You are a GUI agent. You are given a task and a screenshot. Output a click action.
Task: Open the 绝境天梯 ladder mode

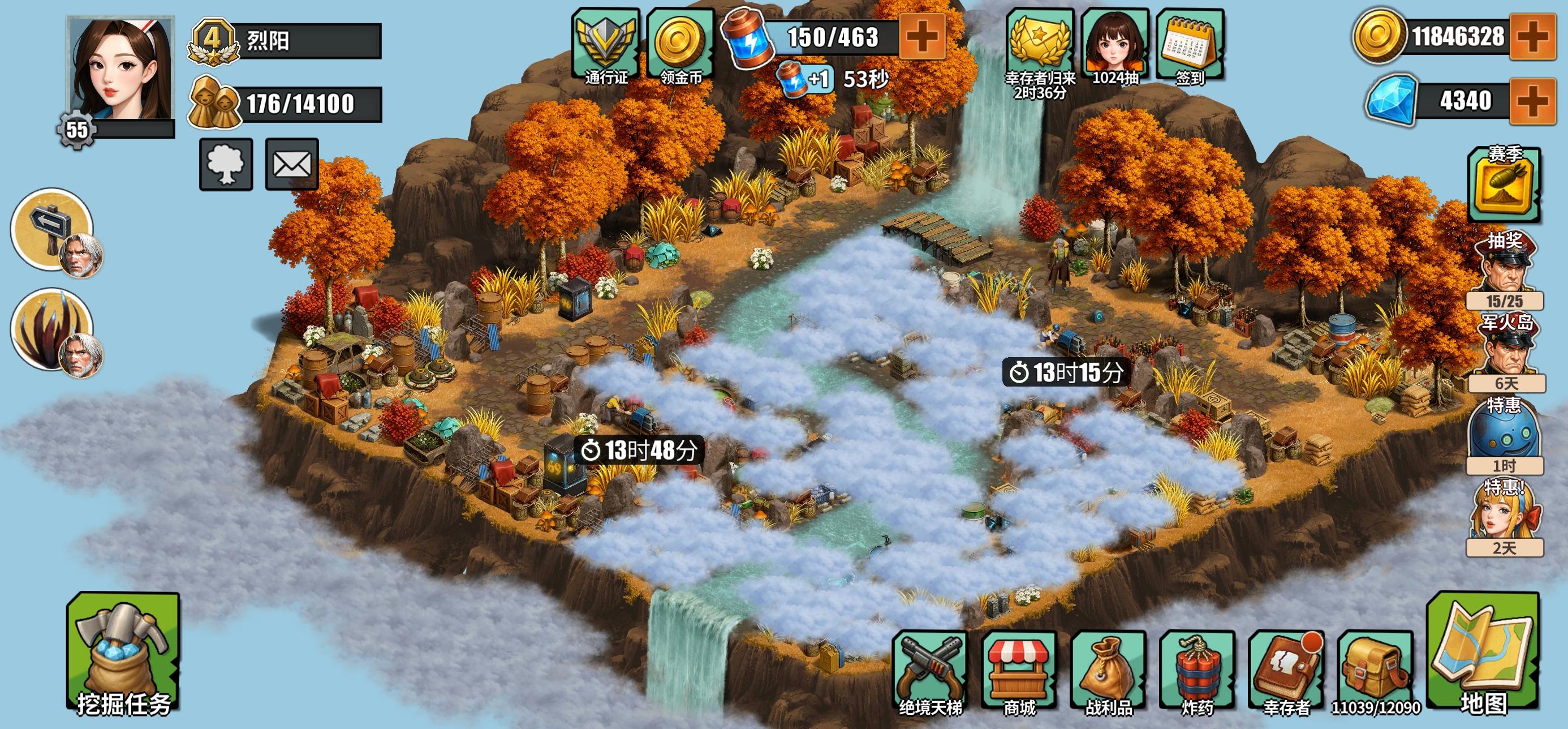click(930, 671)
